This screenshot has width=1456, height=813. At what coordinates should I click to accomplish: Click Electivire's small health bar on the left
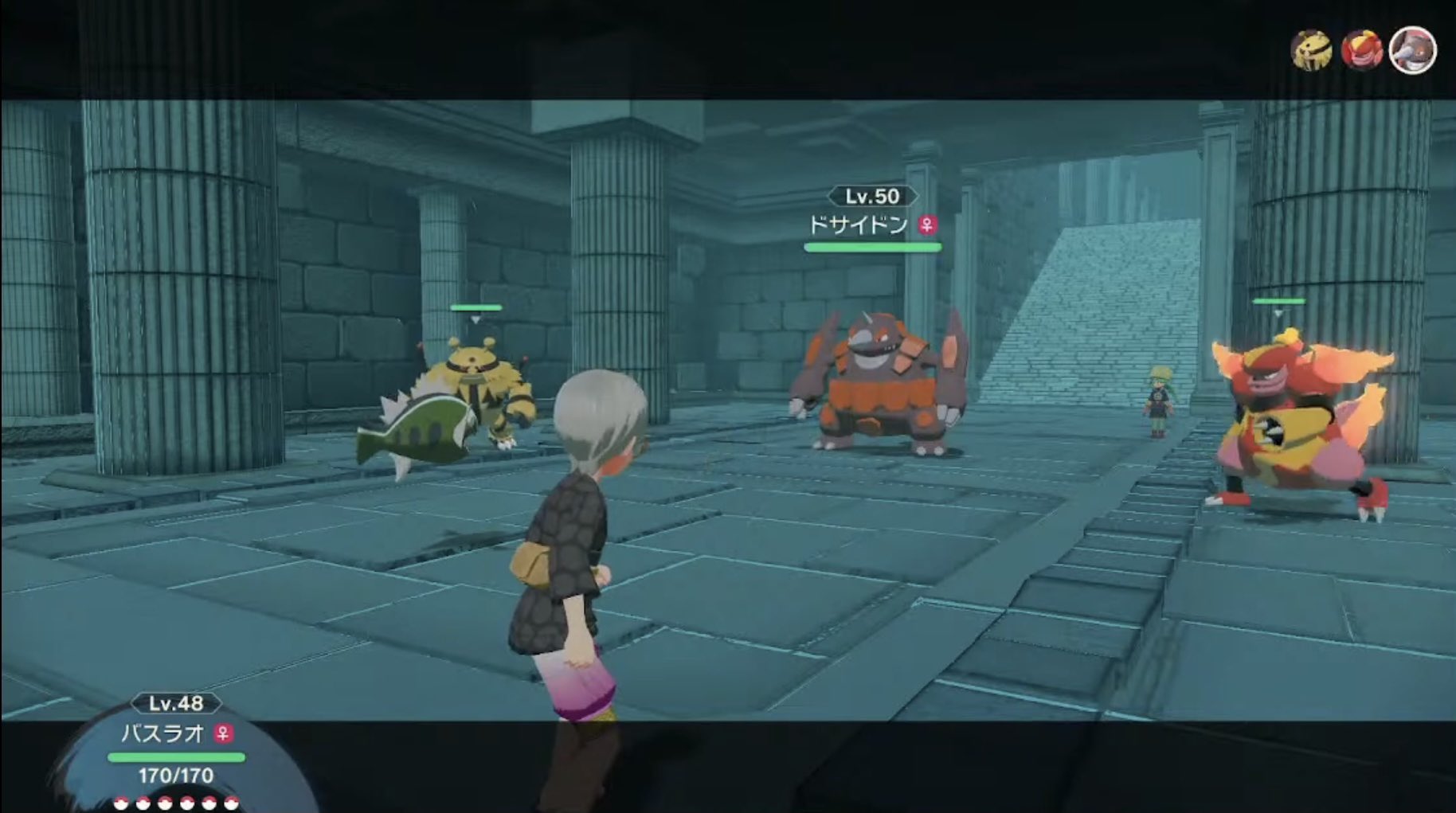[x=476, y=306]
